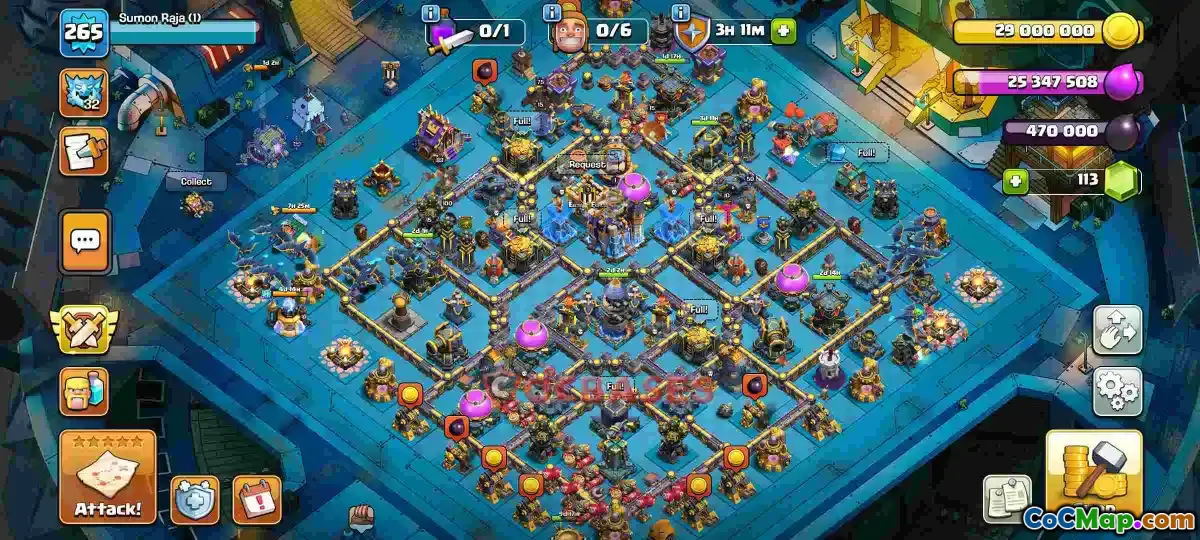The width and height of the screenshot is (1200, 540).
Task: Show info for the 0/1 sword counter
Action: [431, 13]
